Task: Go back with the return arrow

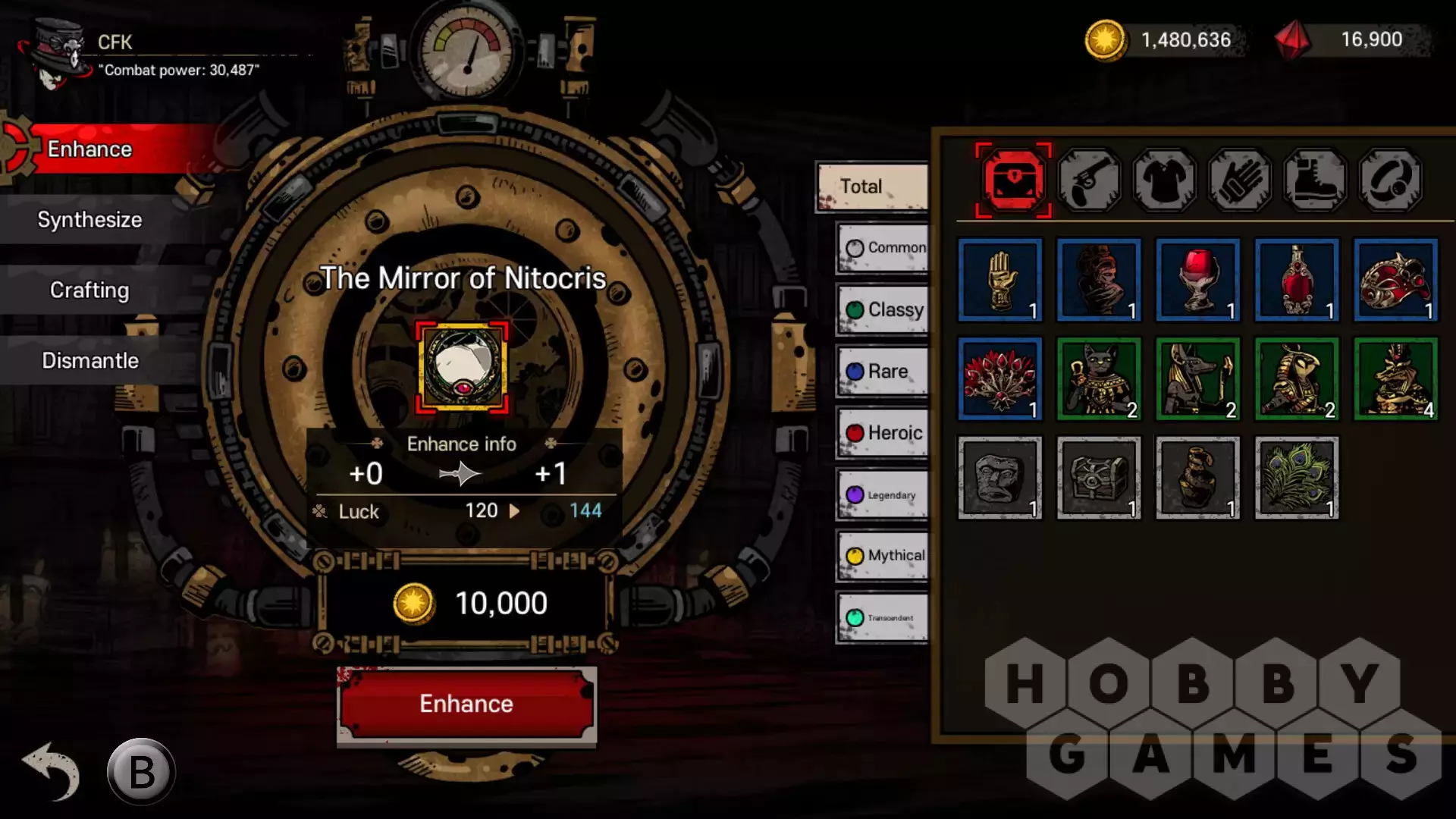Action: [52, 771]
